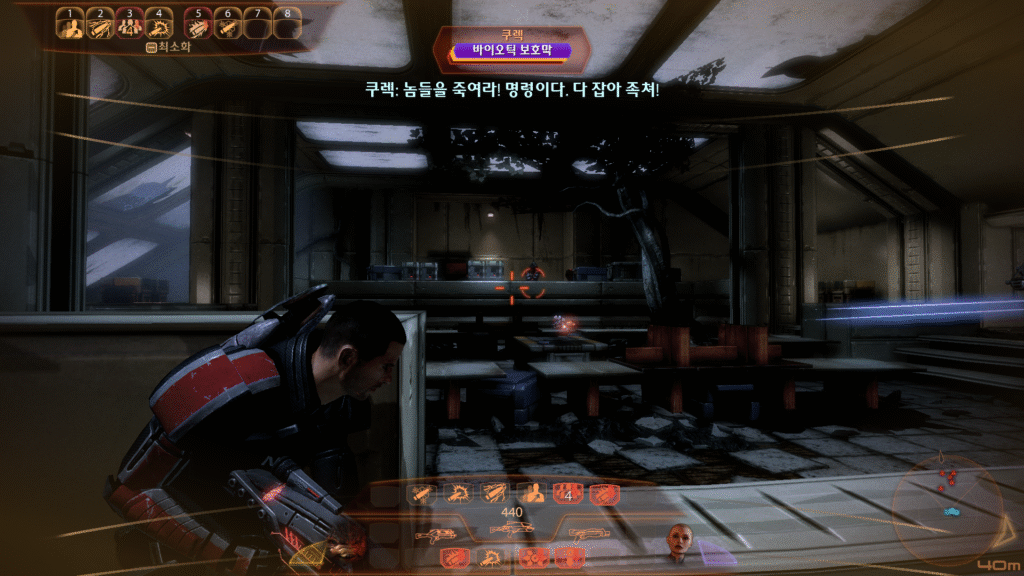Viewport: 1024px width, 576px height.
Task: Use the lightning ammo power in slot 2
Action: coord(99,27)
